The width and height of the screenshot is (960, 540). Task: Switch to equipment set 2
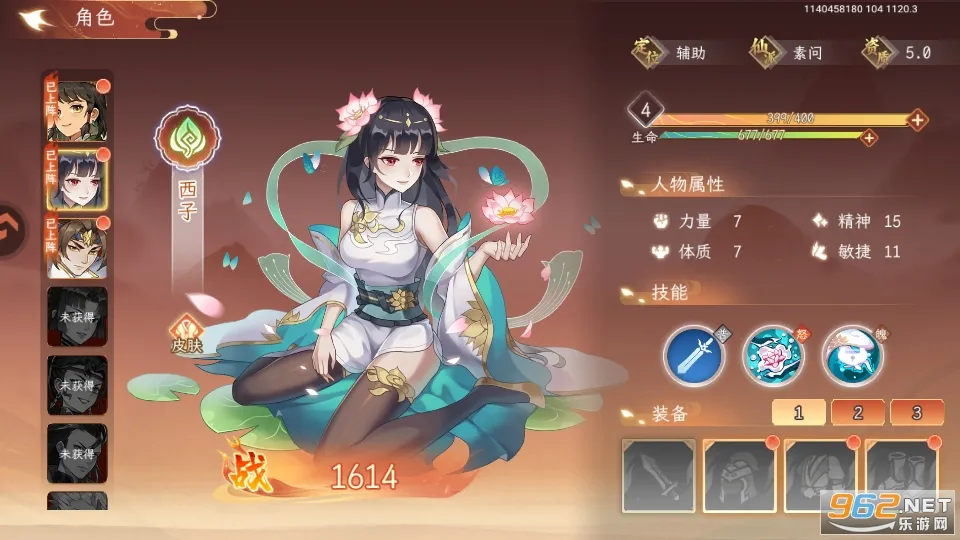point(859,412)
